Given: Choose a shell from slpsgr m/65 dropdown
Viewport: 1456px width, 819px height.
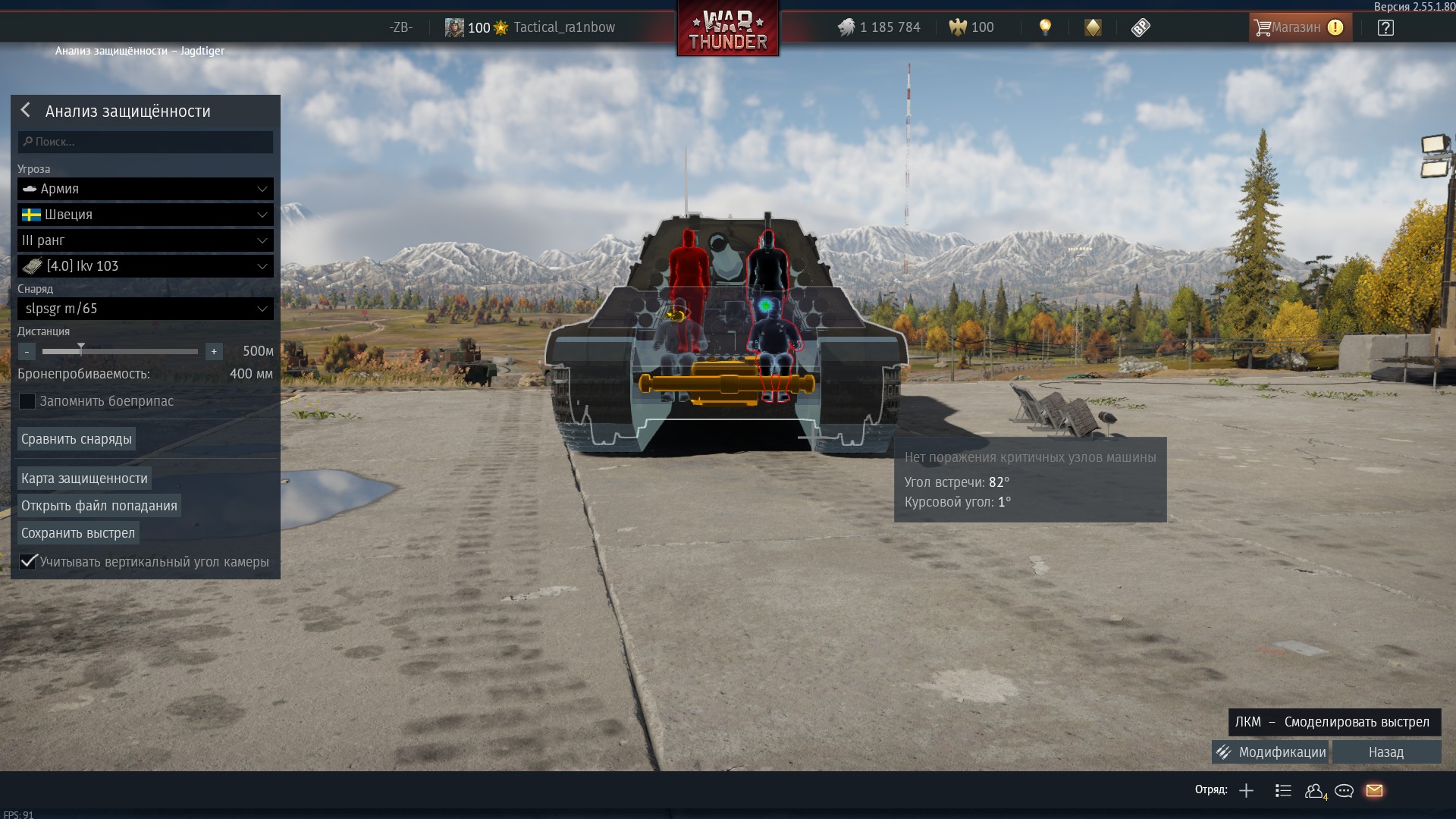Looking at the screenshot, I should (x=146, y=309).
